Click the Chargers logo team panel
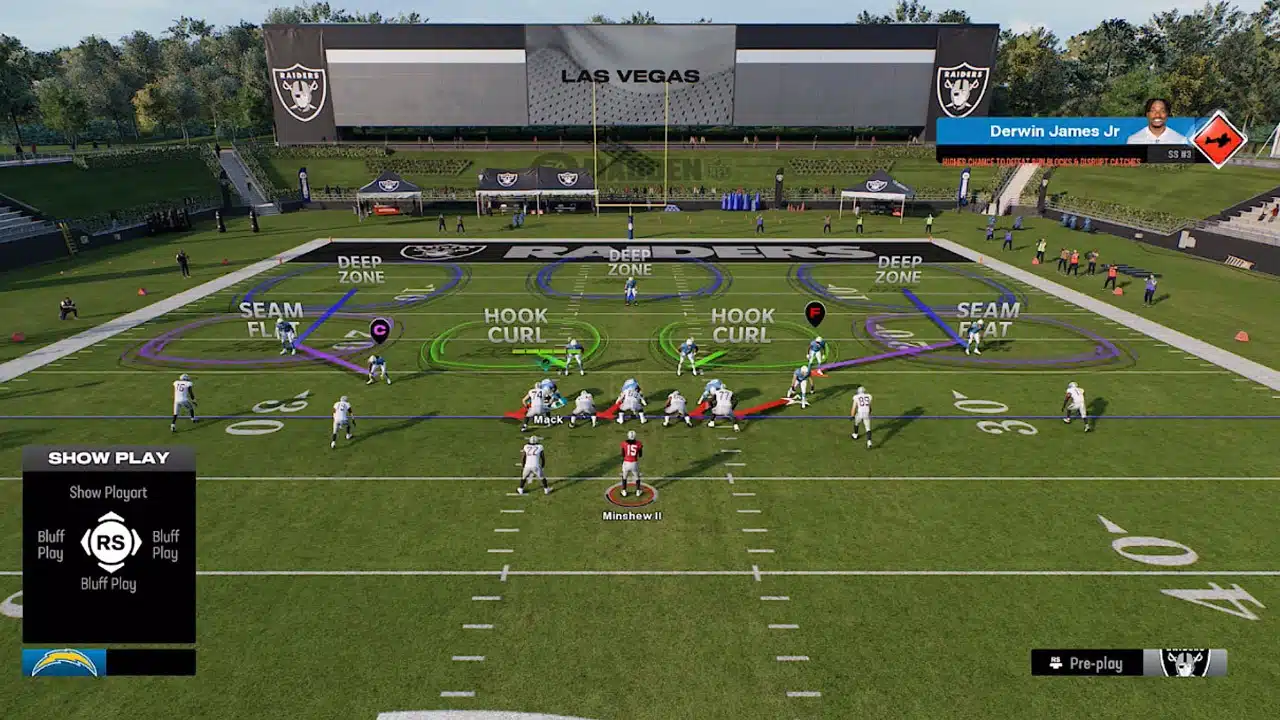Screen dimensions: 1280x720 [64, 663]
